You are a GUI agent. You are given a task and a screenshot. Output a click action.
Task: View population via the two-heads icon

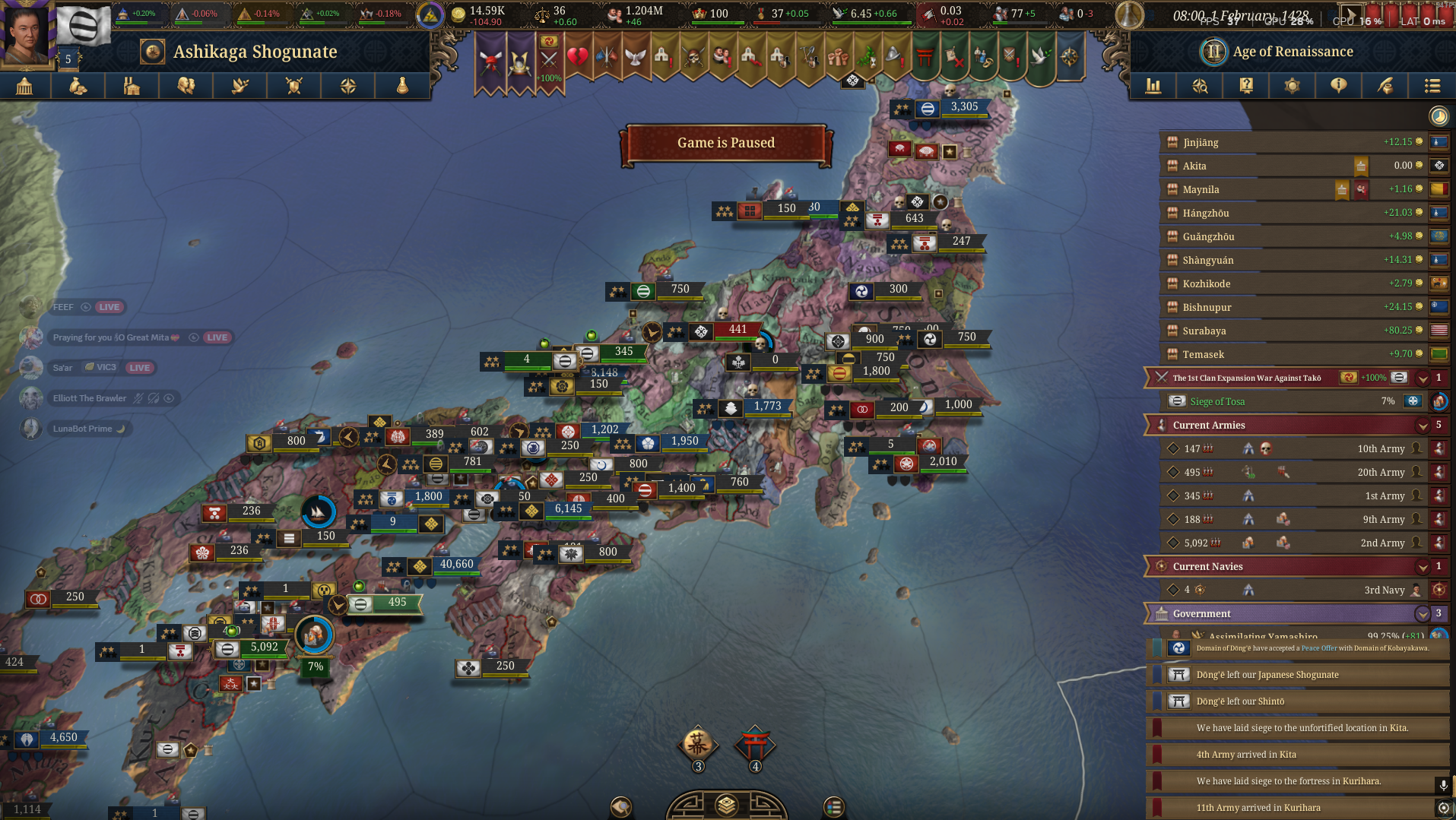click(x=184, y=86)
